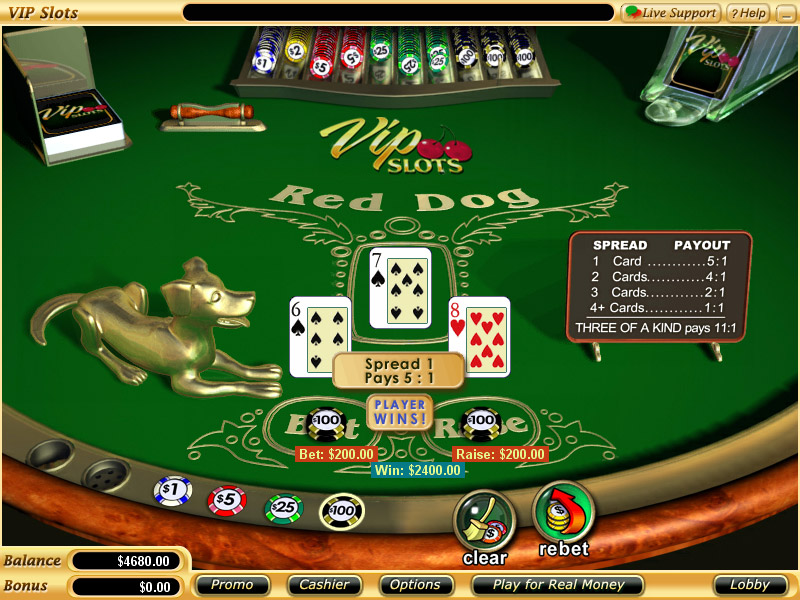Open the Options menu
800x600 pixels.
coord(415,585)
